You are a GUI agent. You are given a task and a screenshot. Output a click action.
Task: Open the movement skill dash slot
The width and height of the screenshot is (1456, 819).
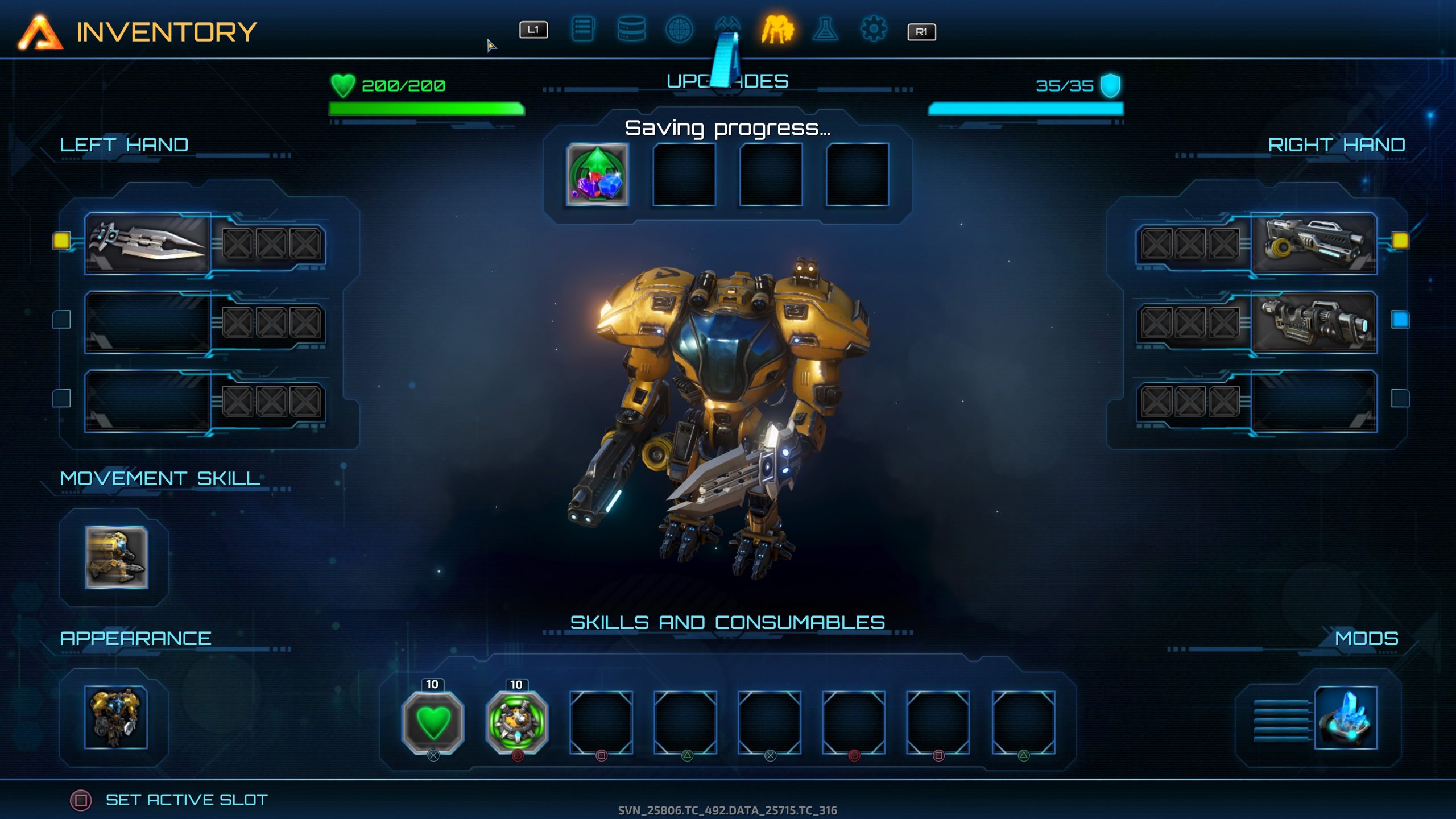[x=117, y=557]
